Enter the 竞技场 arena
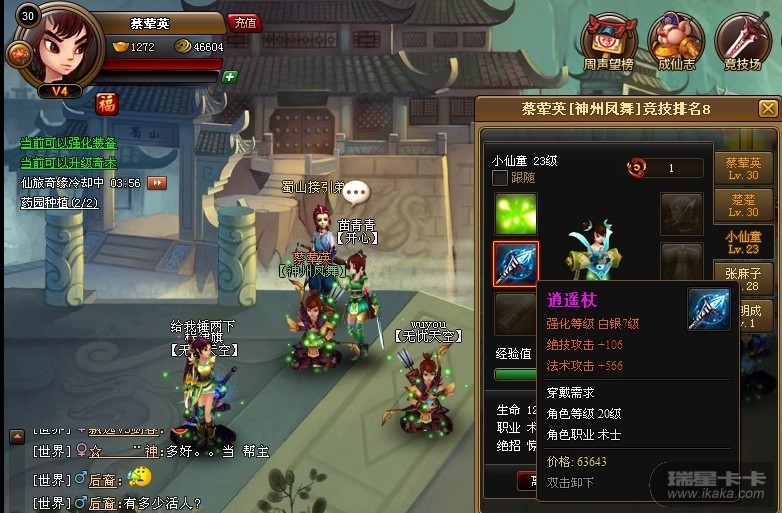 coord(742,42)
